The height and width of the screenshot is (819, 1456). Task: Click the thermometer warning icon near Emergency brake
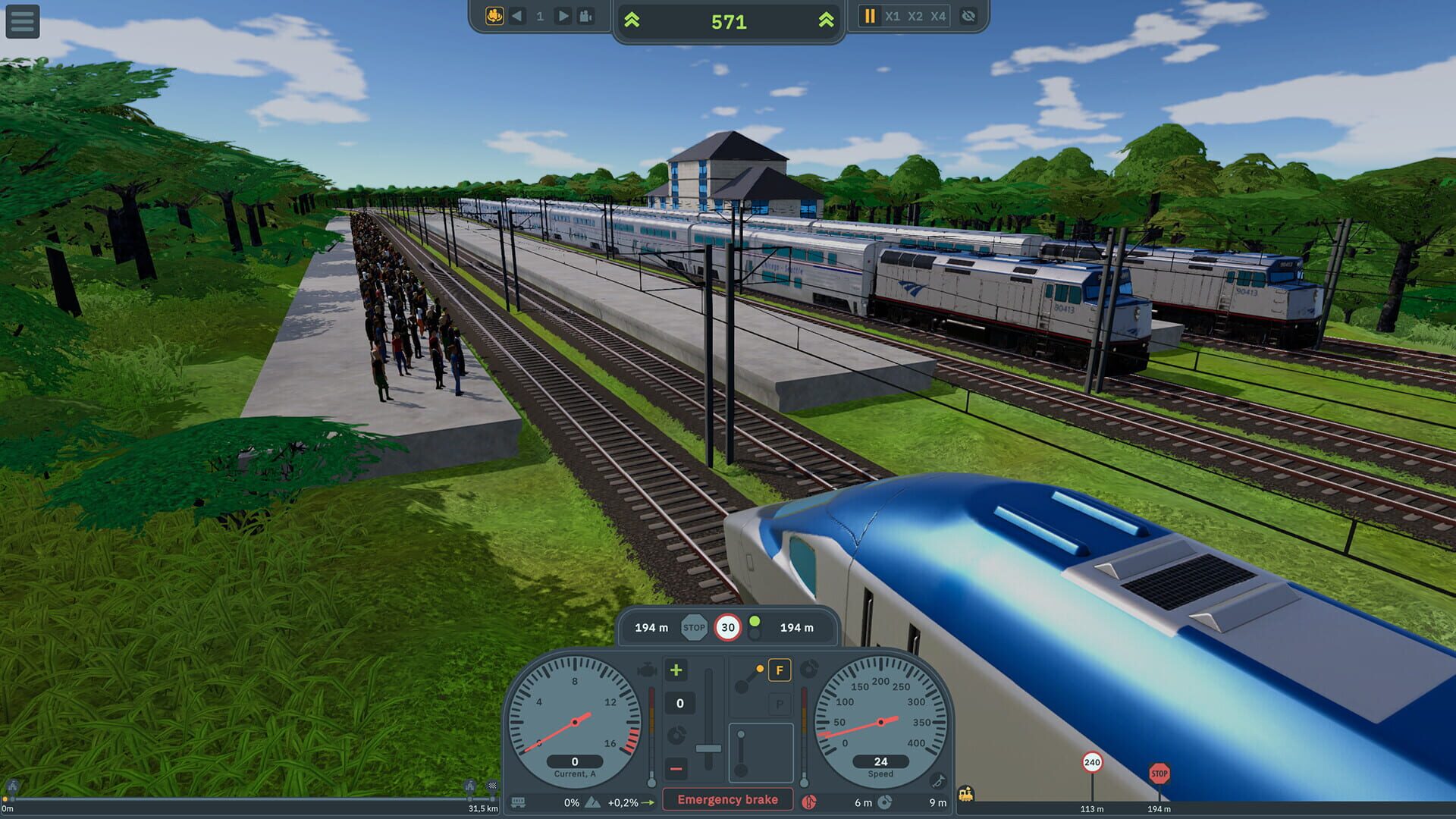809,802
